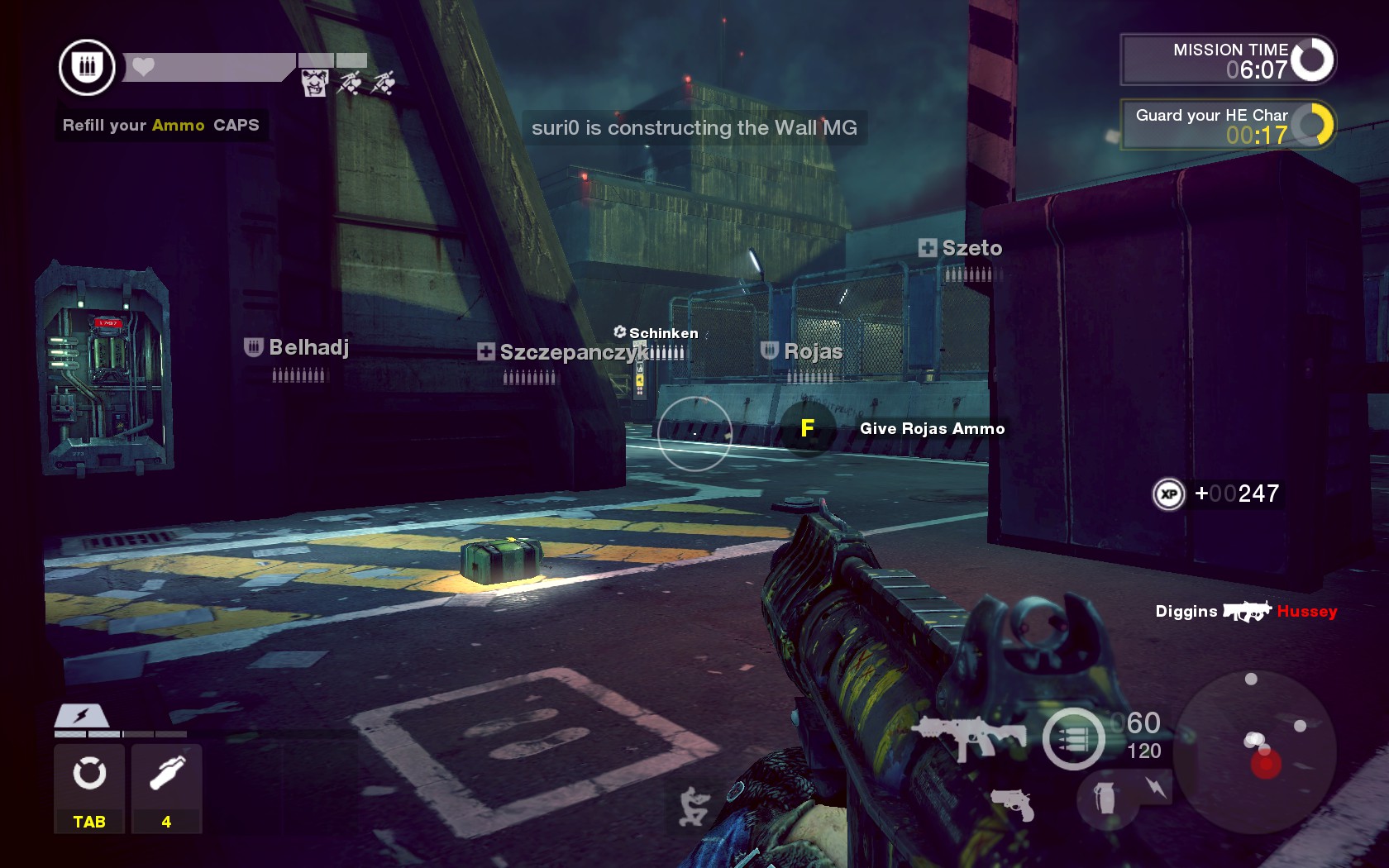Click the running figure icon near the bottom center
The width and height of the screenshot is (1389, 868).
(694, 805)
